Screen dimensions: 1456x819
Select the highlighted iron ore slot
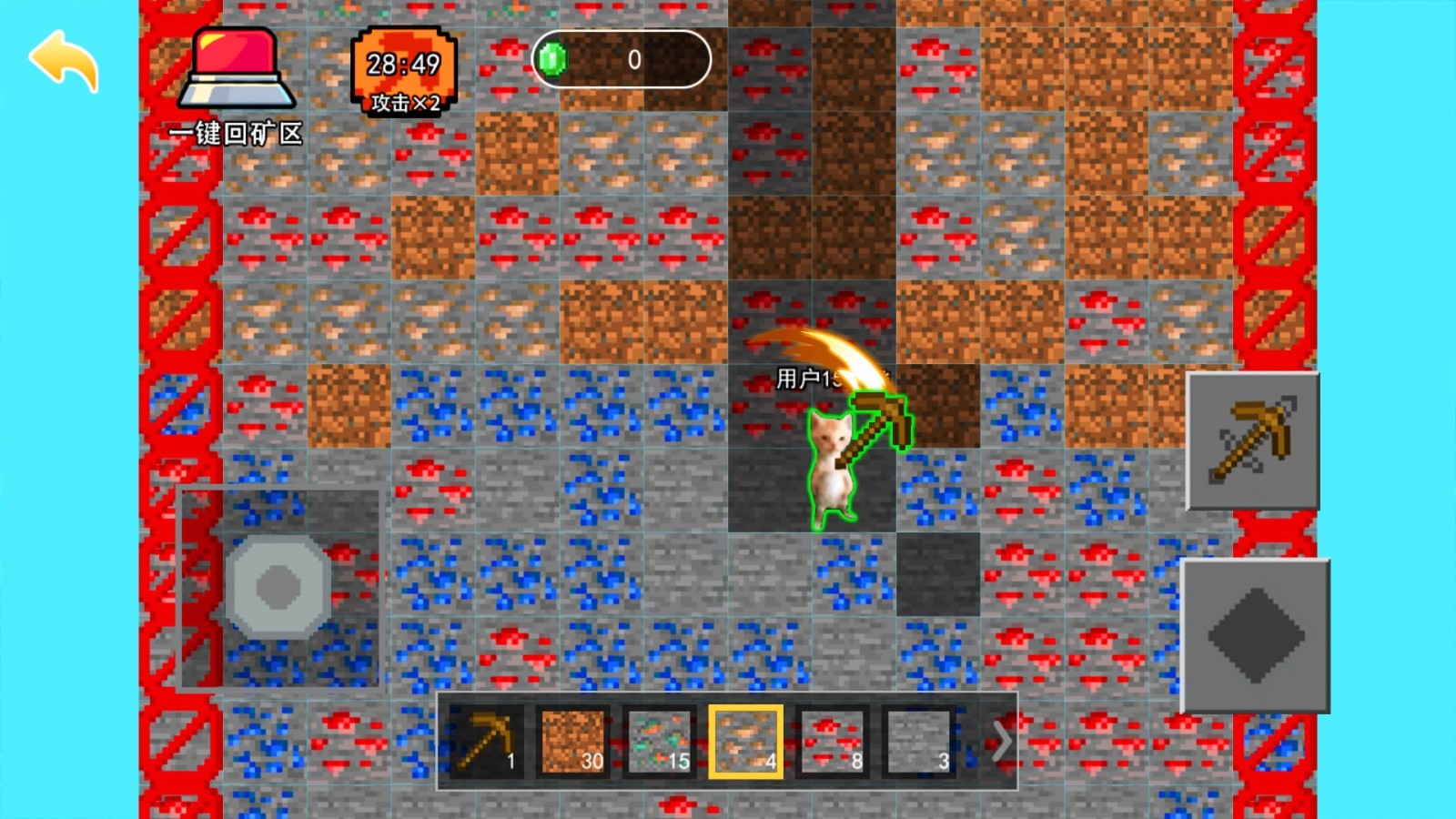[745, 742]
